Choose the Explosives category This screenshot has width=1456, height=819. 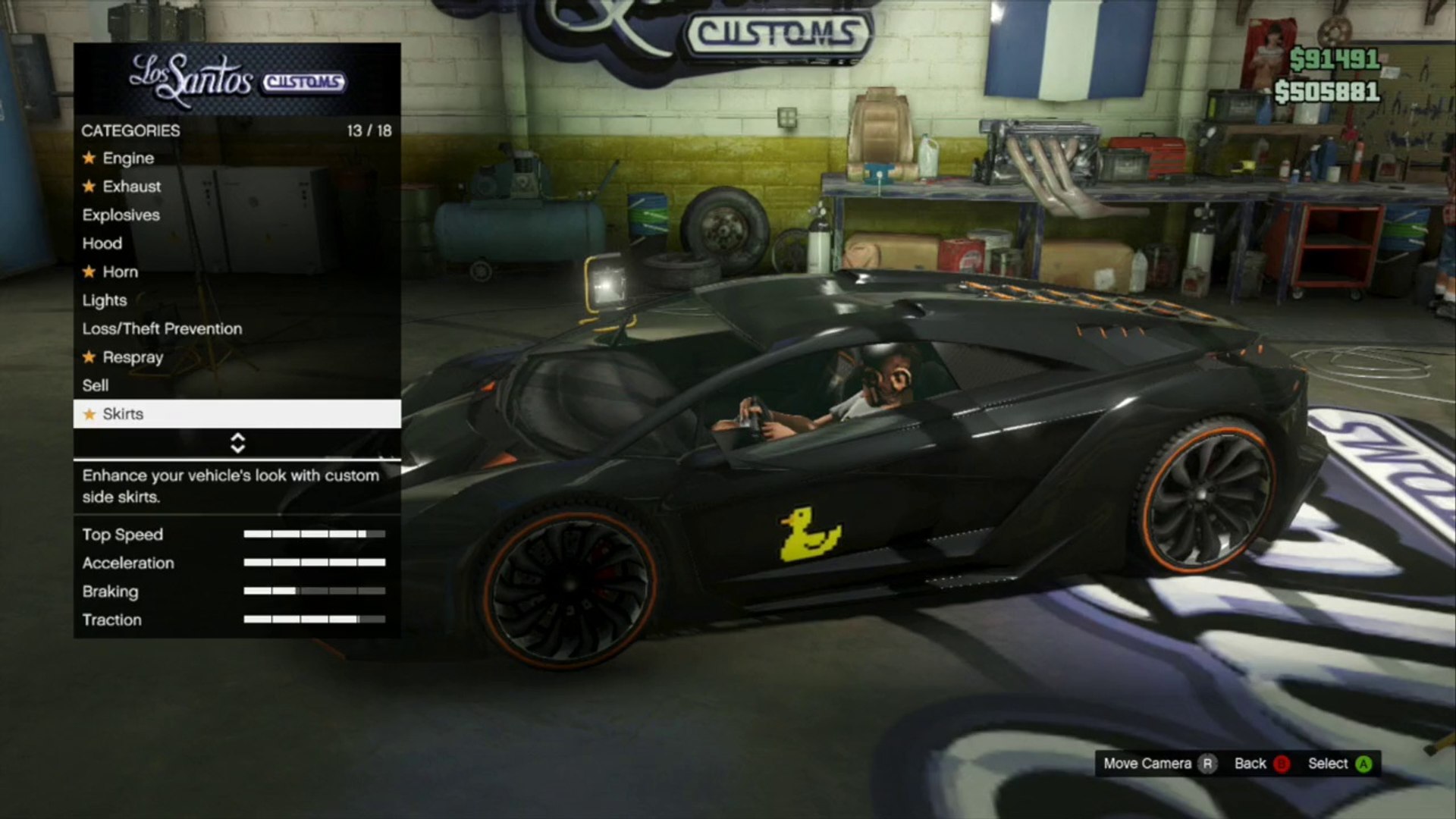(121, 215)
